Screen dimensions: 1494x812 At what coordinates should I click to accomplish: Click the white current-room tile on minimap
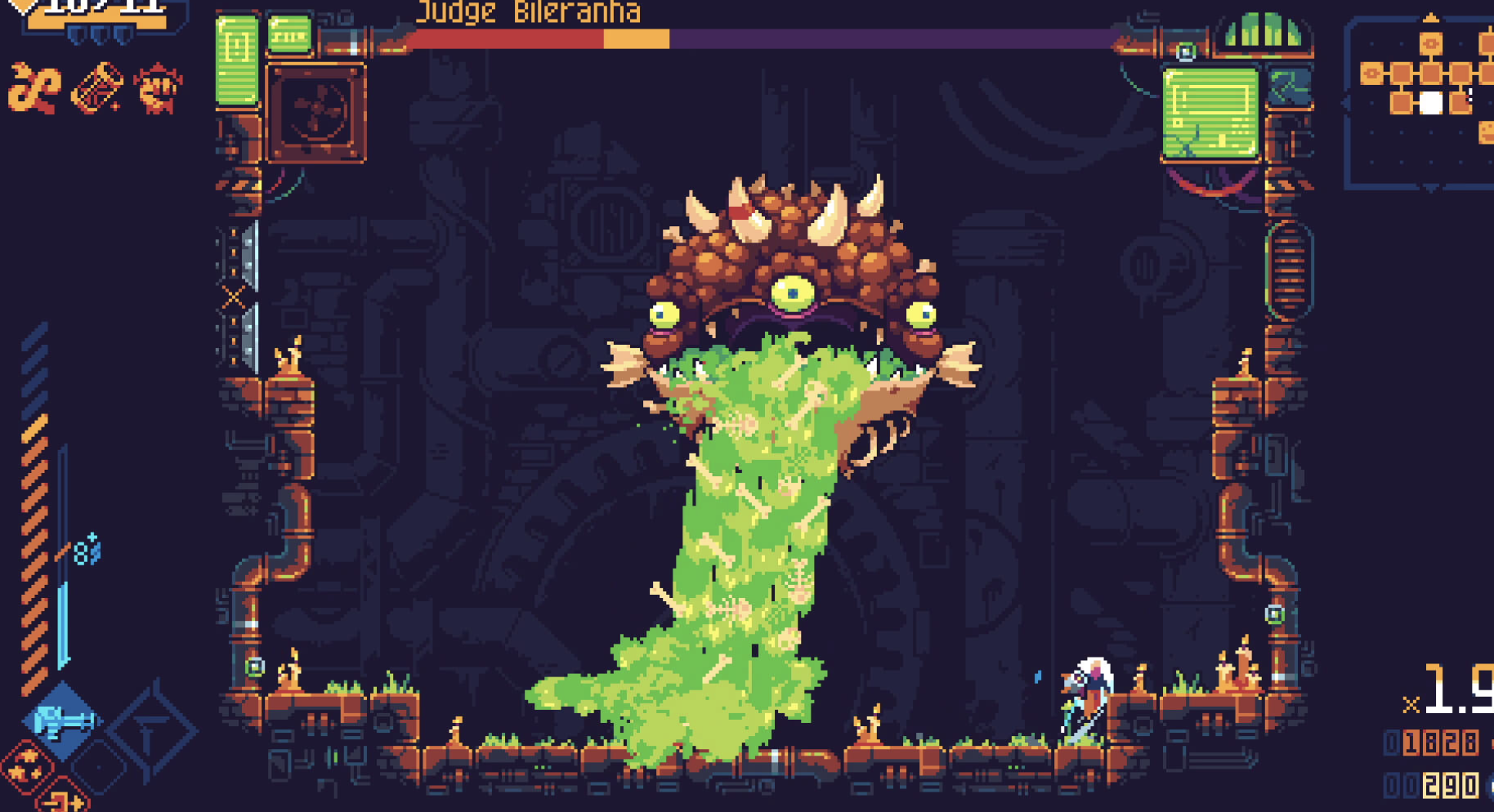(1430, 102)
